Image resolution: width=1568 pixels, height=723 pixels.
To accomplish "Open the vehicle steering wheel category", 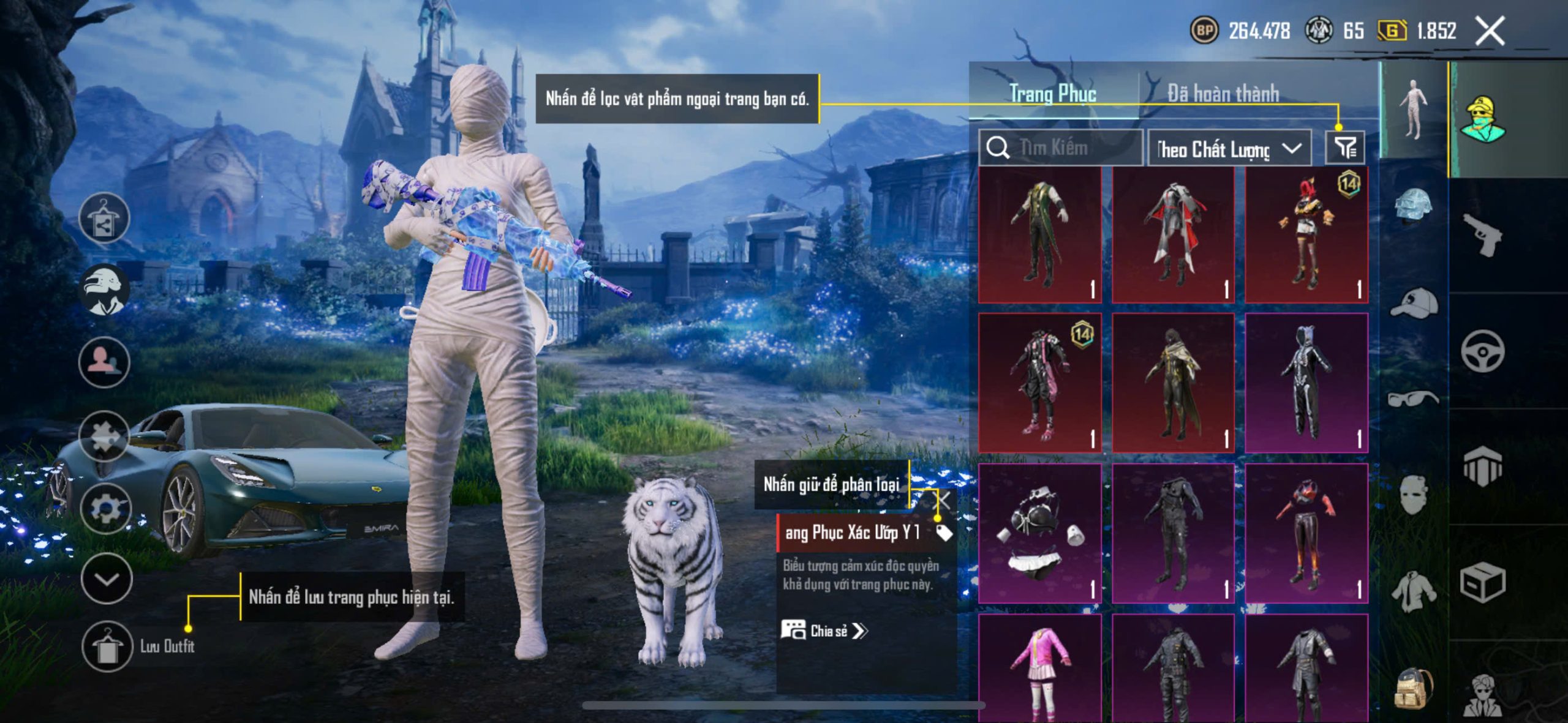I will click(x=1482, y=351).
